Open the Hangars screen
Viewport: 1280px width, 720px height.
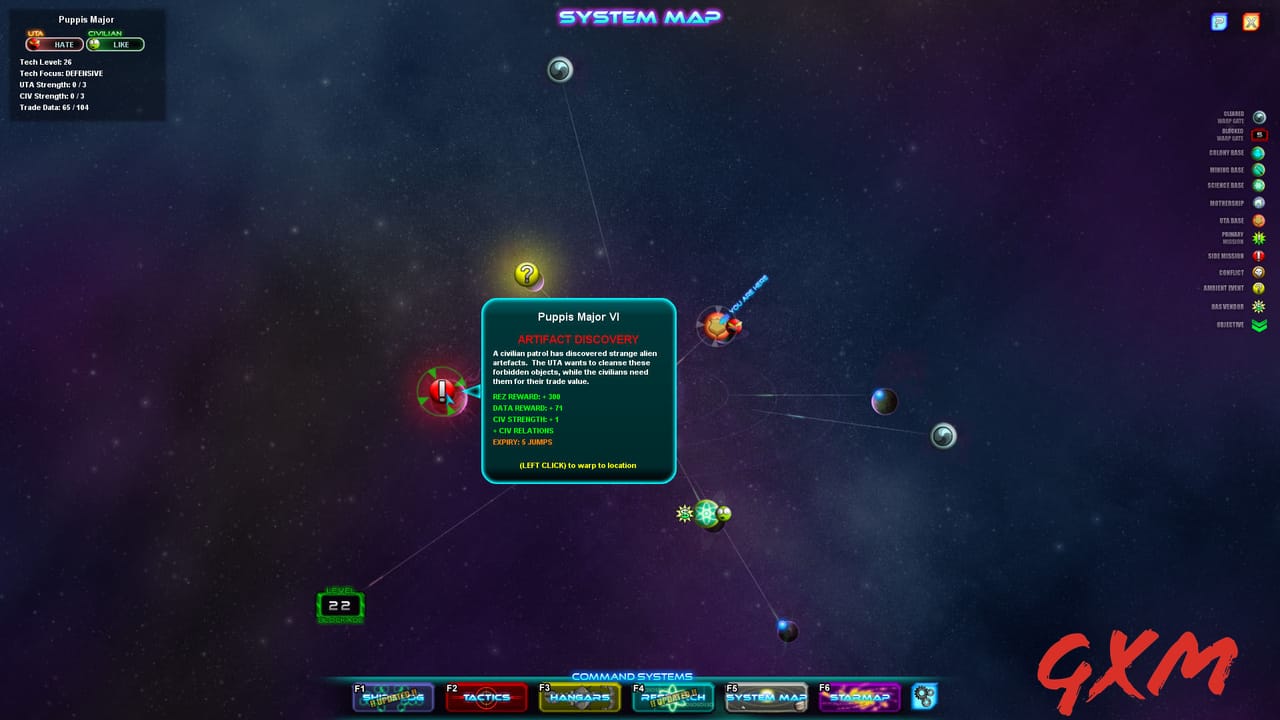pyautogui.click(x=580, y=698)
